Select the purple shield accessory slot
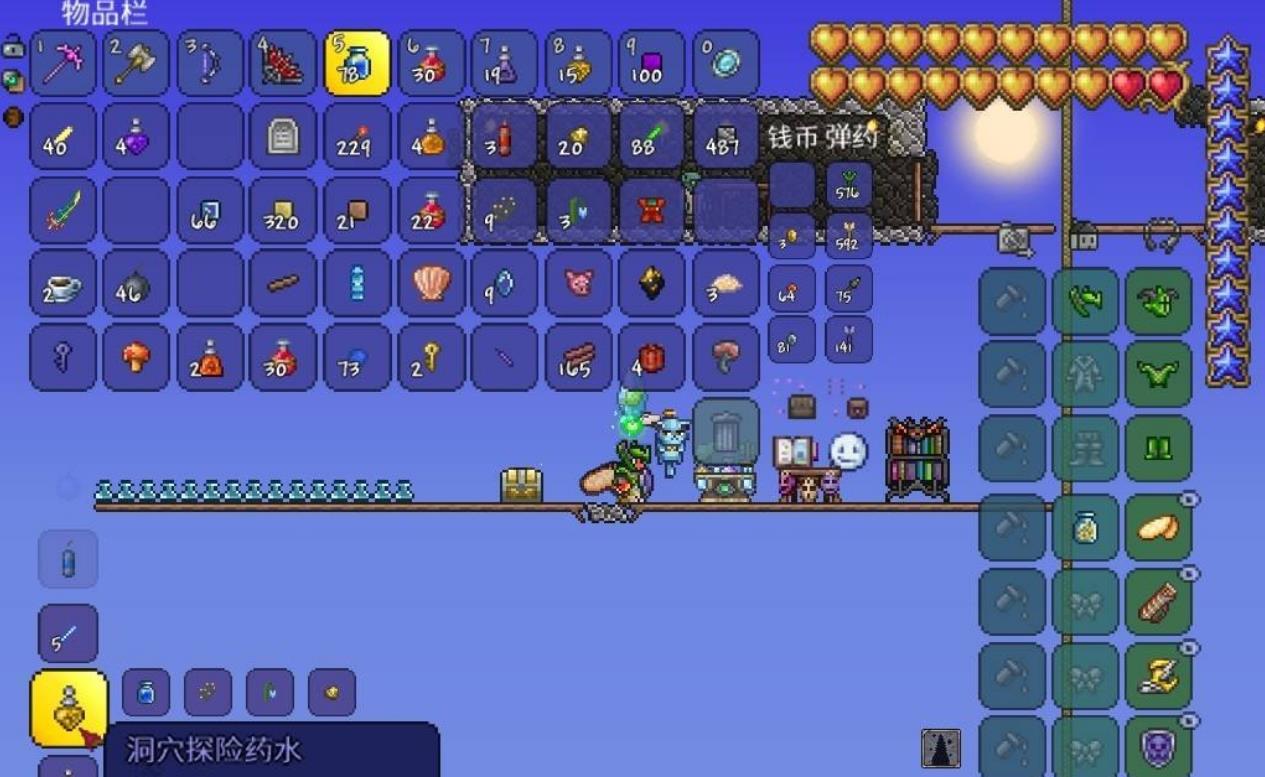The width and height of the screenshot is (1265, 777). point(1159,747)
